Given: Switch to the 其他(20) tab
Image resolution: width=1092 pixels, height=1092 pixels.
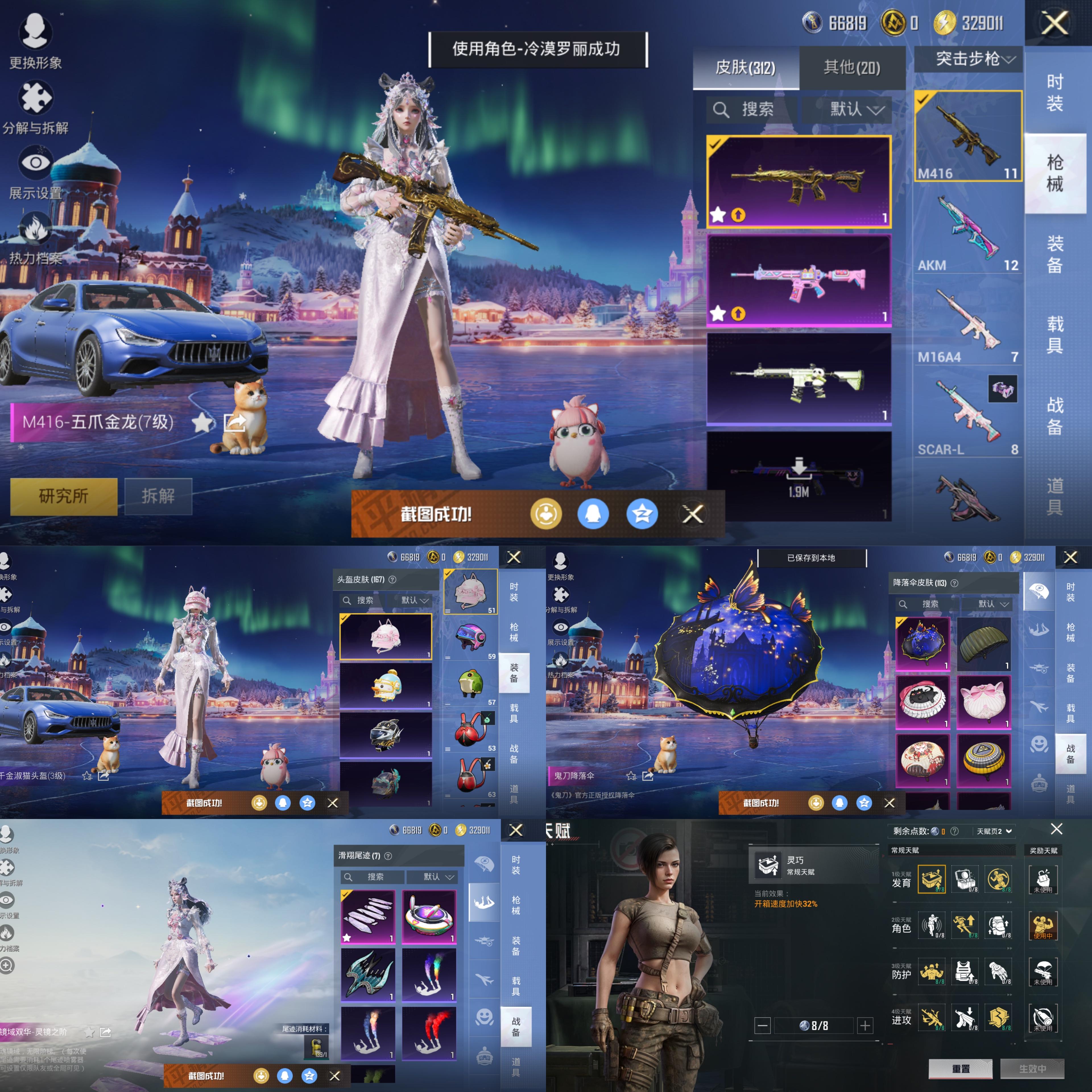Looking at the screenshot, I should [x=852, y=68].
